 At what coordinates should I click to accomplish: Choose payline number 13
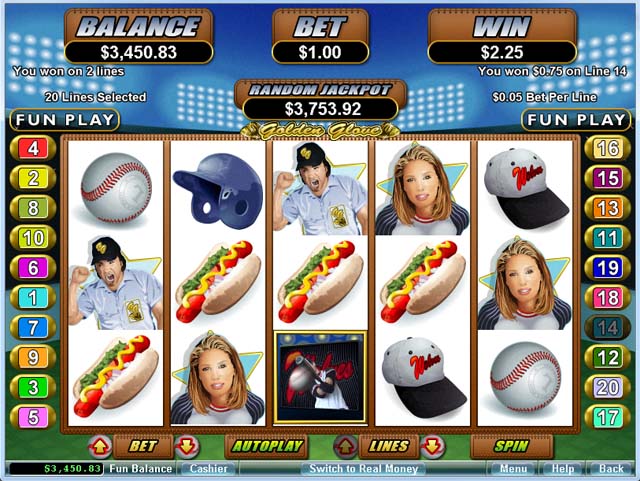pyautogui.click(x=607, y=208)
